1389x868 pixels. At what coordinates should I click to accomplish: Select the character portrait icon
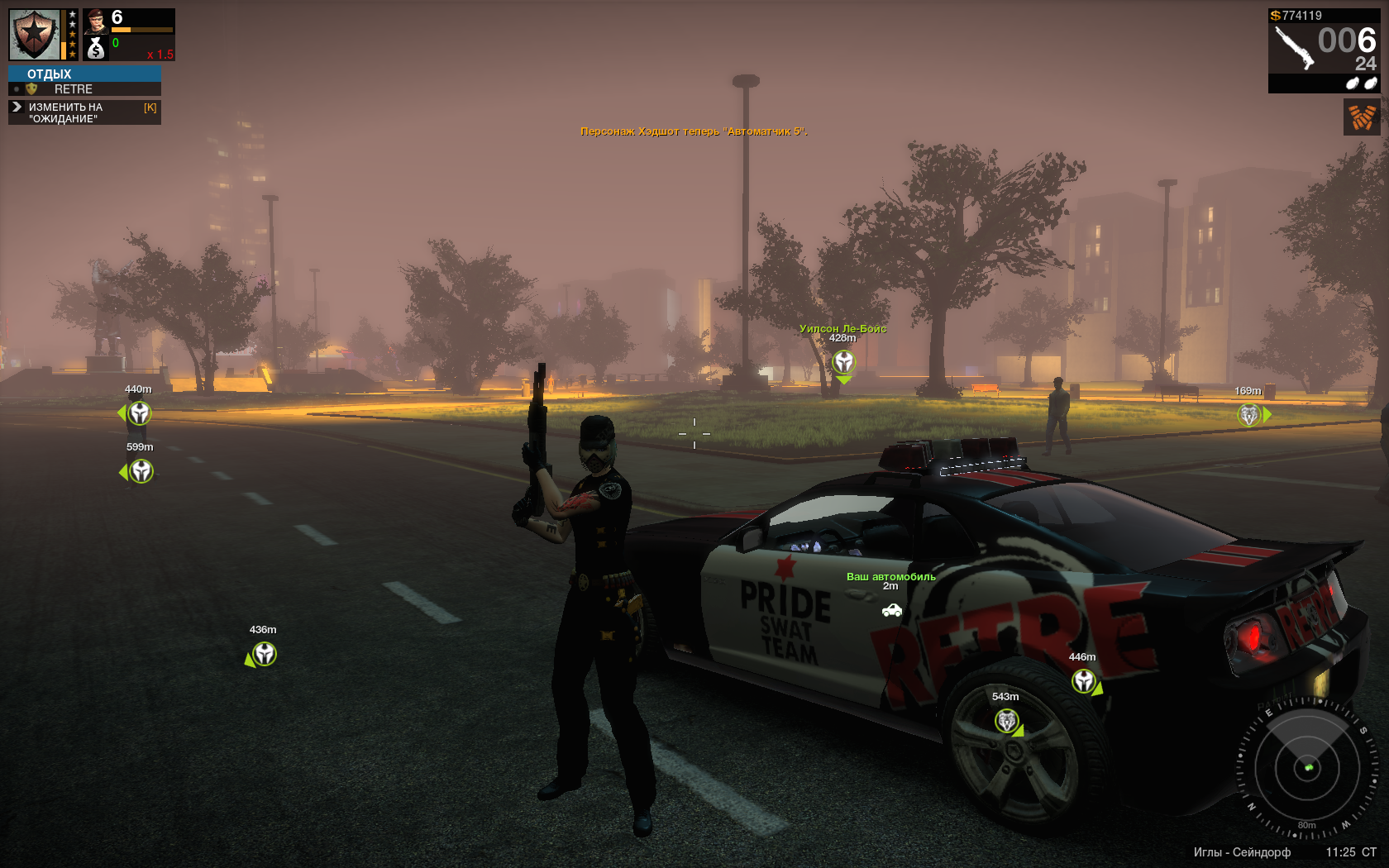(x=96, y=21)
